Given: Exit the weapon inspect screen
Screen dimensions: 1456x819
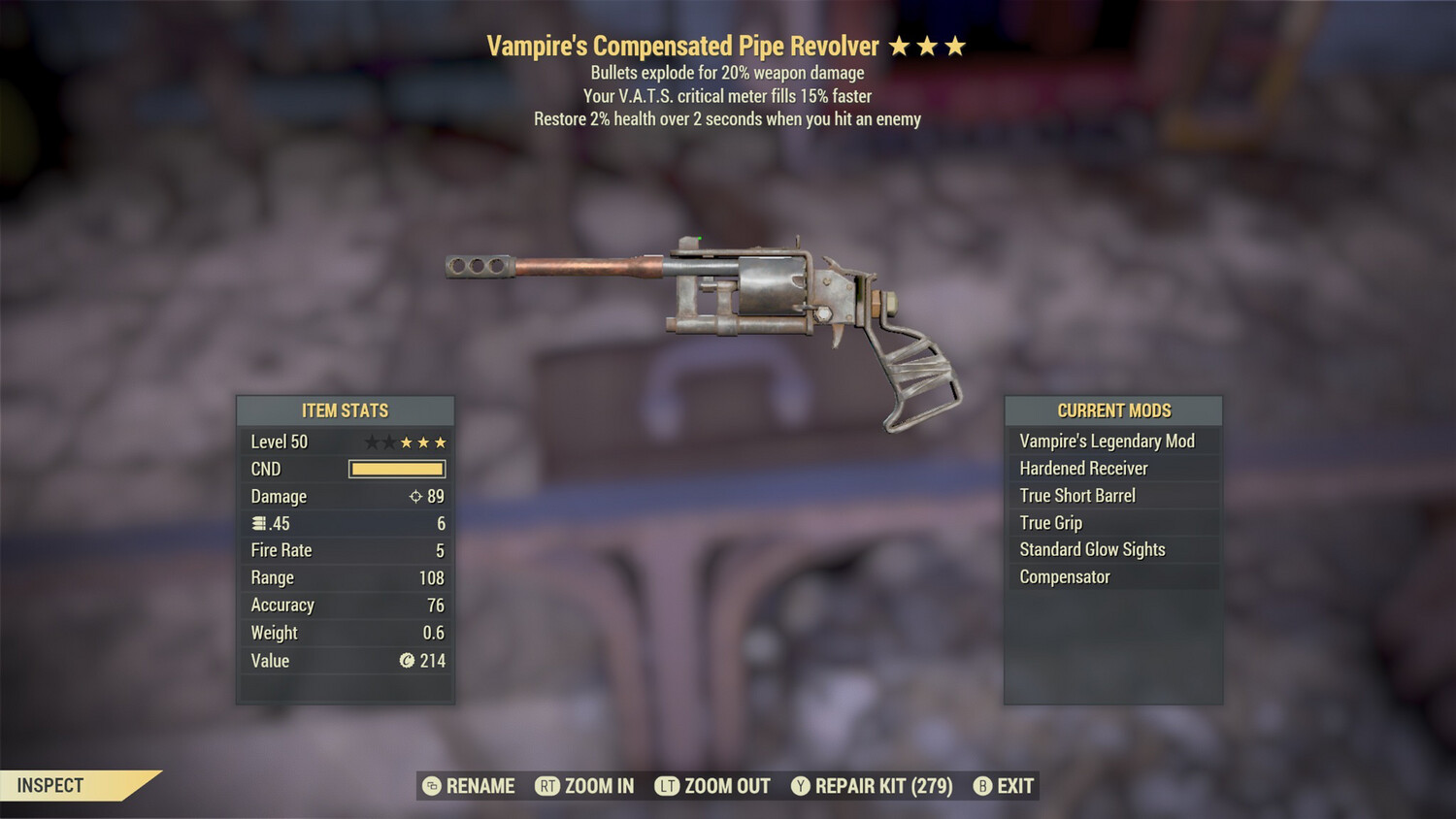Looking at the screenshot, I should tap(1015, 786).
